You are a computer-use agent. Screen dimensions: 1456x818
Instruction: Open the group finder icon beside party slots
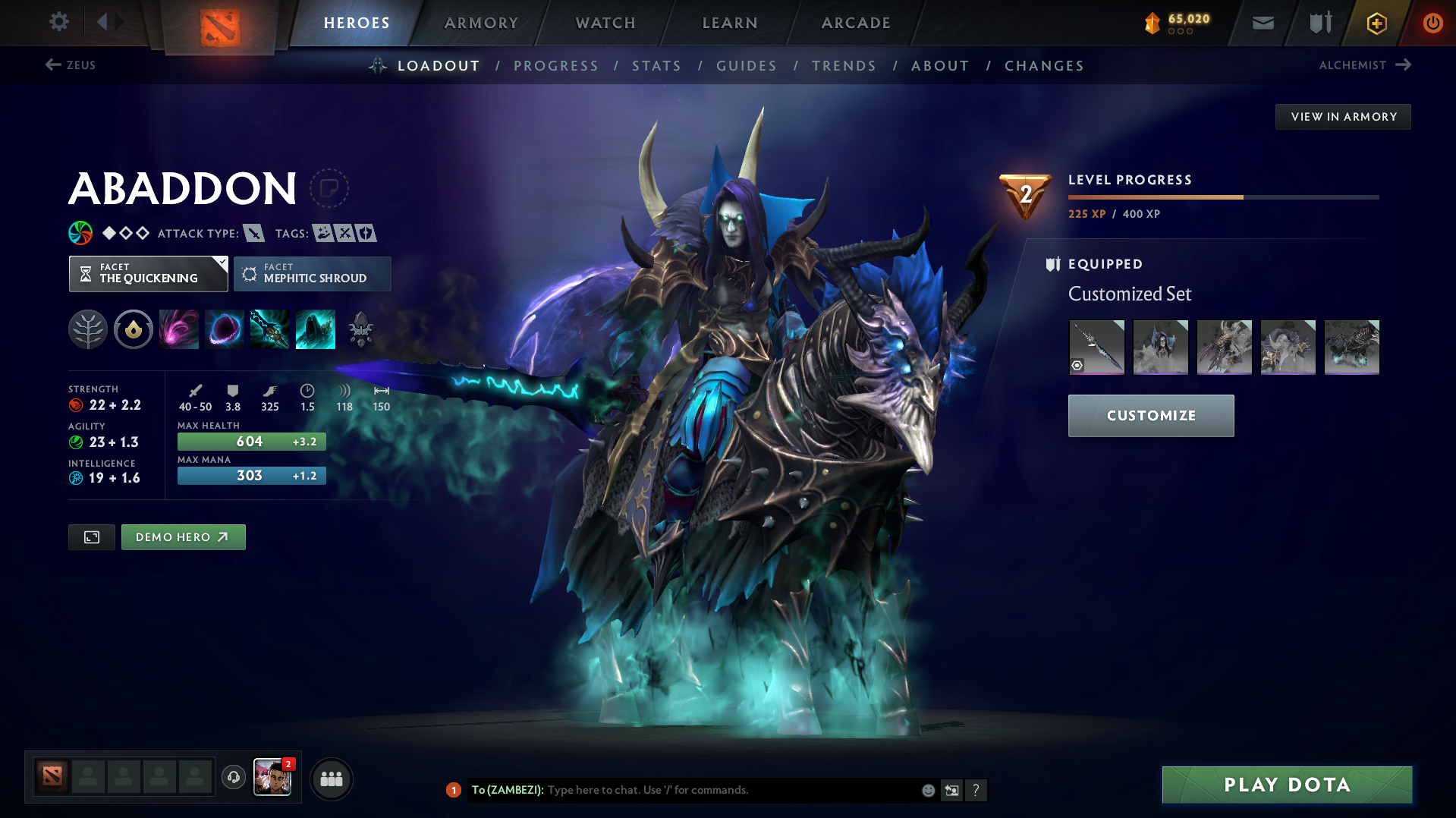[x=331, y=779]
